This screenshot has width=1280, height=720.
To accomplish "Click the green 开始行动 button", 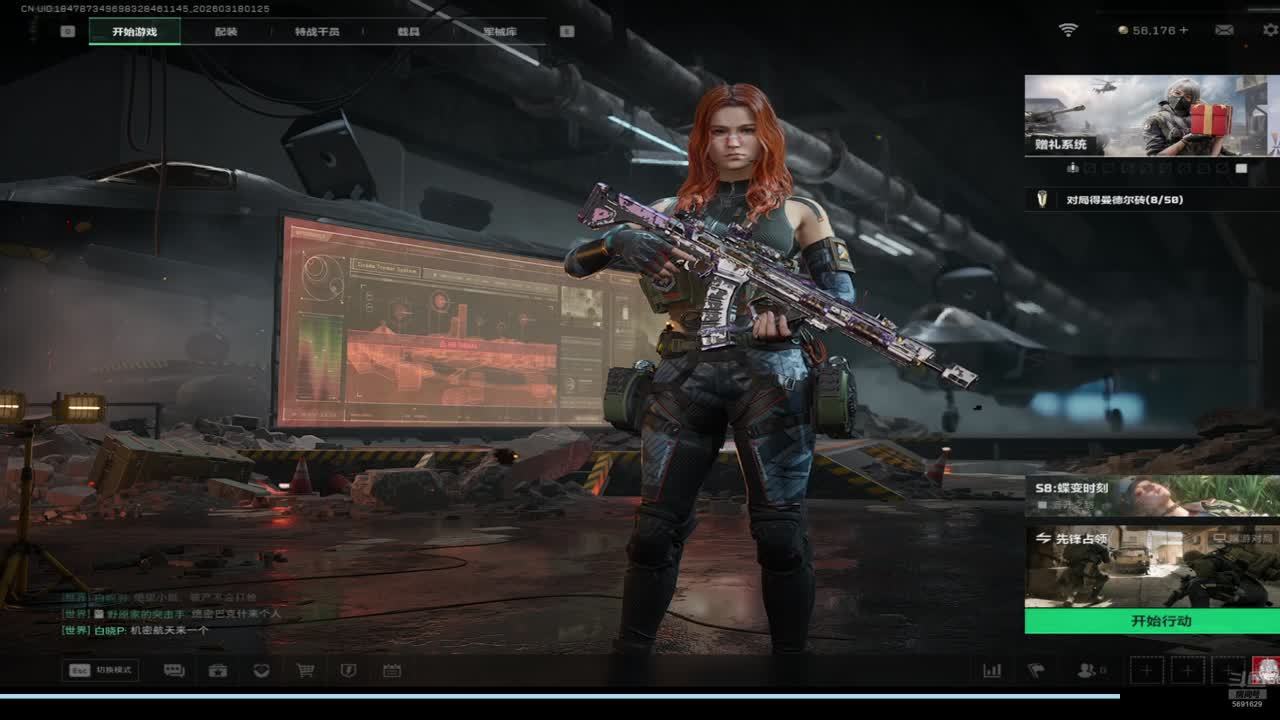I will 1152,621.
